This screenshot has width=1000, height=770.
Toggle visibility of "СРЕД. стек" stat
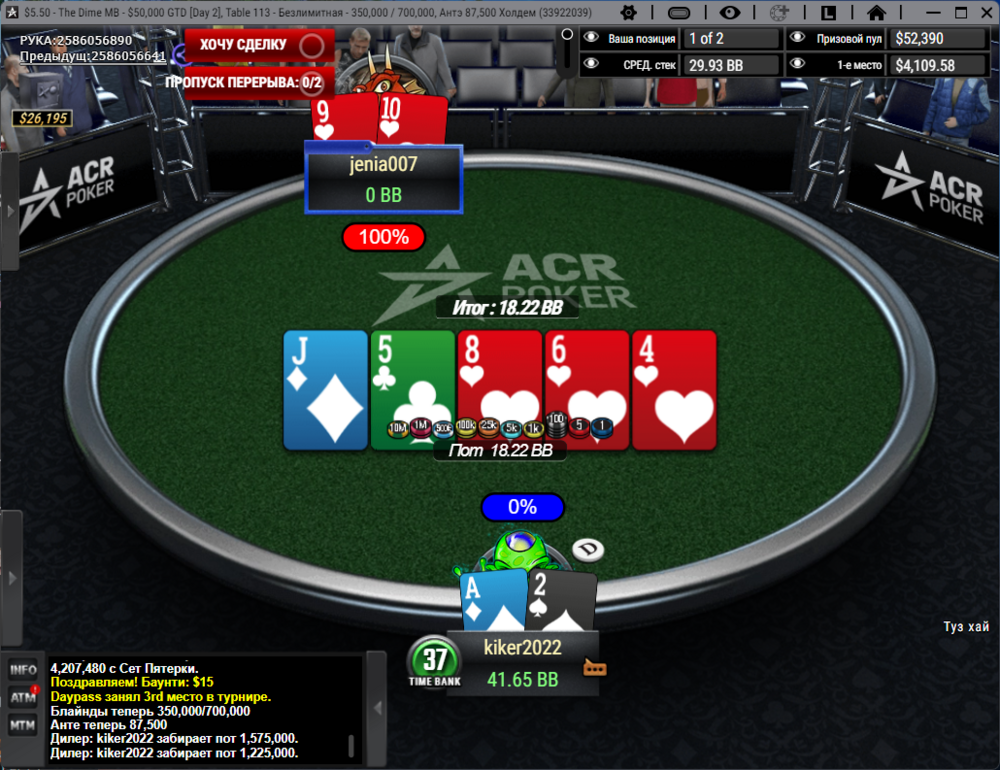[591, 65]
